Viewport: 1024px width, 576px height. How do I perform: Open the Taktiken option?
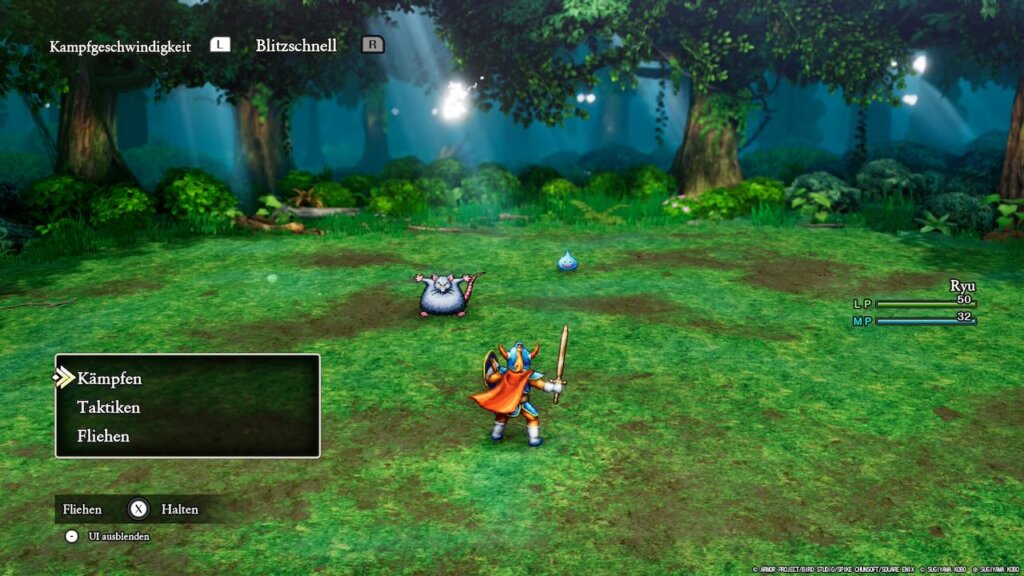tap(108, 408)
